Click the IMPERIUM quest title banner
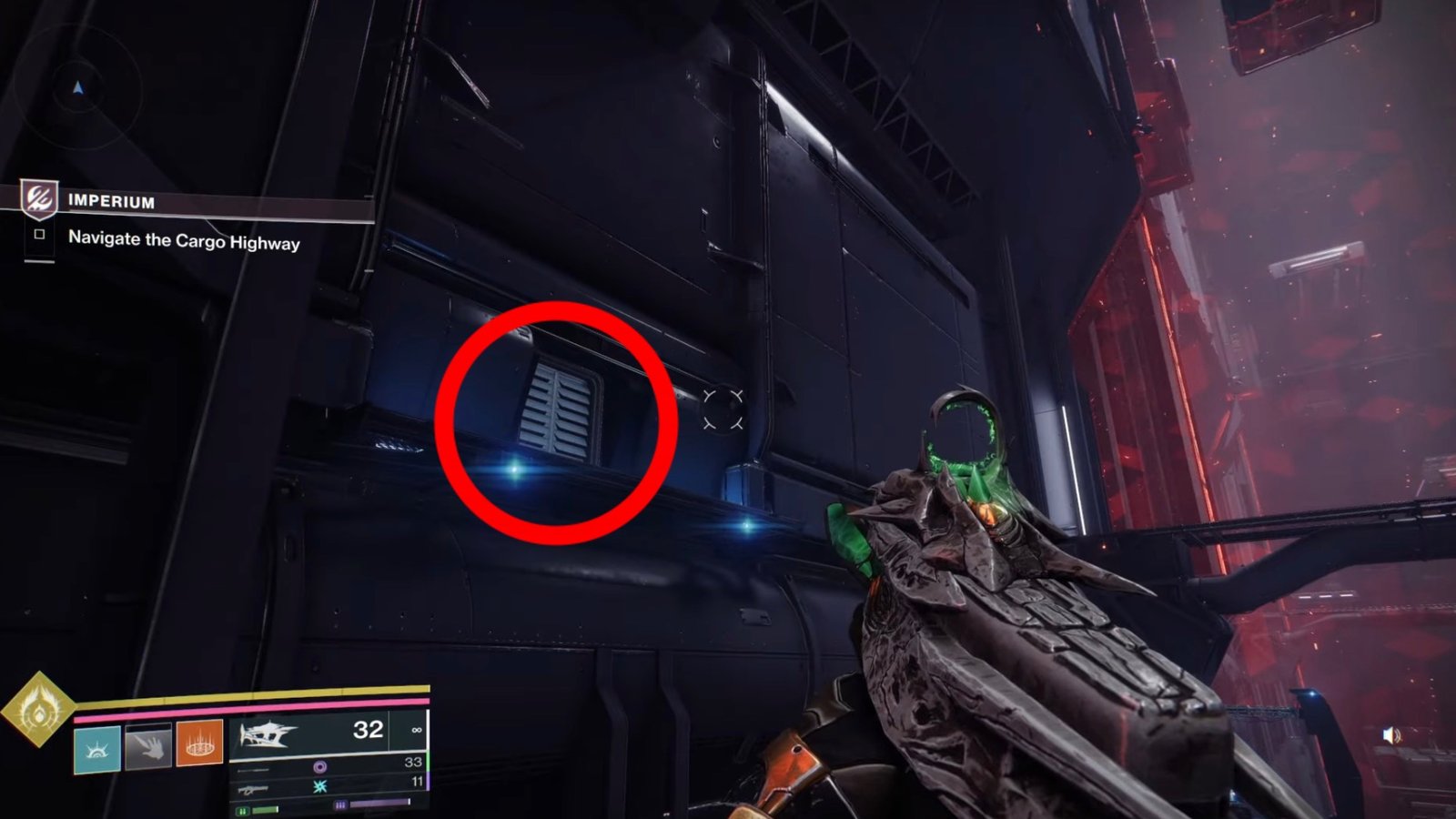 (x=111, y=201)
